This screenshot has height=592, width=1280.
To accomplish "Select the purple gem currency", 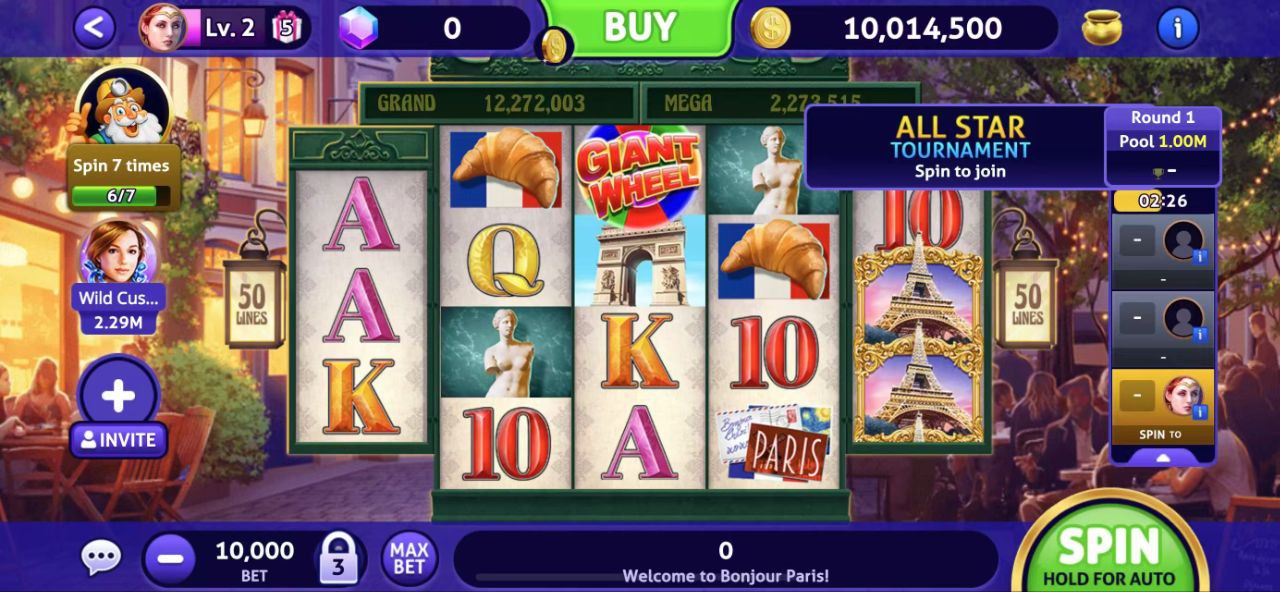I will pos(357,28).
